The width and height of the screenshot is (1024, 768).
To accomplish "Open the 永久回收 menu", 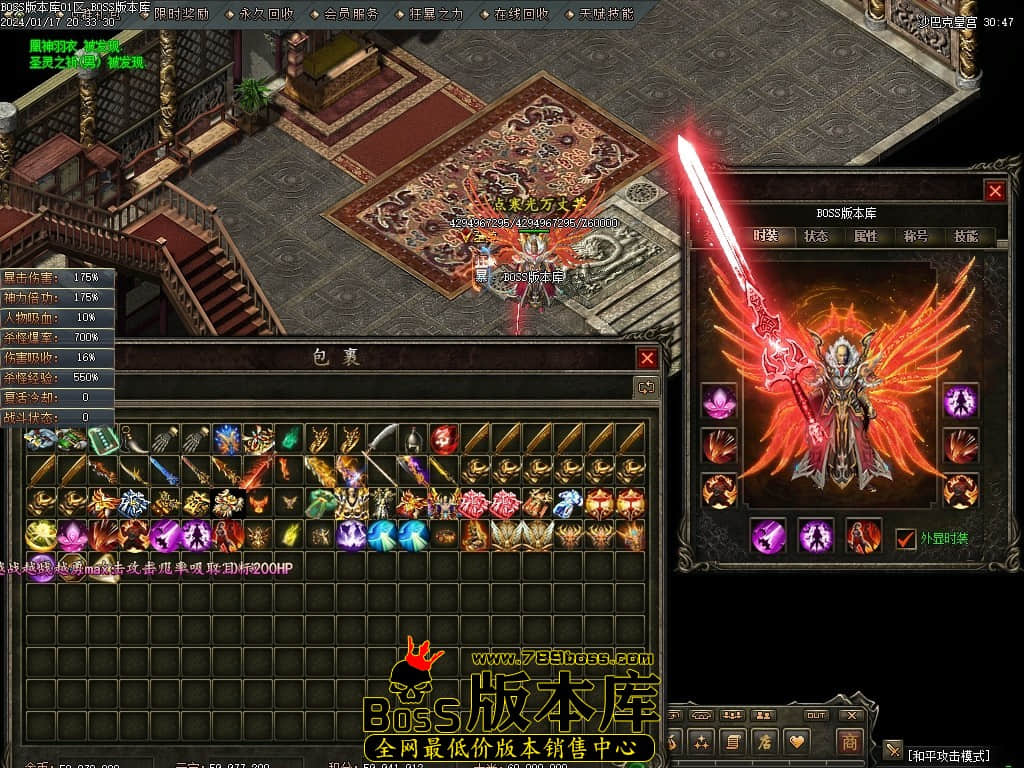I will pyautogui.click(x=266, y=14).
